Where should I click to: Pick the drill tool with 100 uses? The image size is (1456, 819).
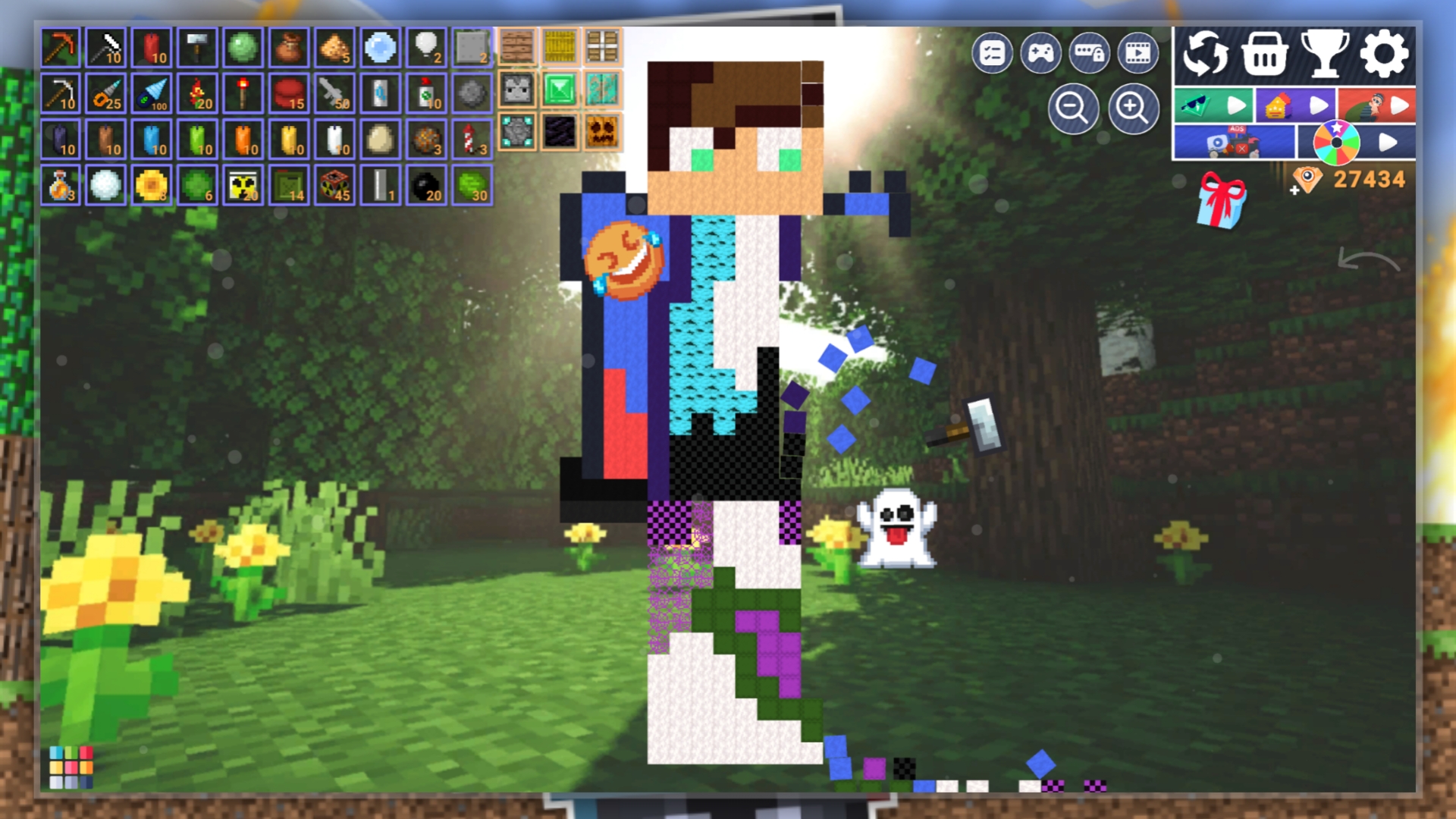pos(152,93)
